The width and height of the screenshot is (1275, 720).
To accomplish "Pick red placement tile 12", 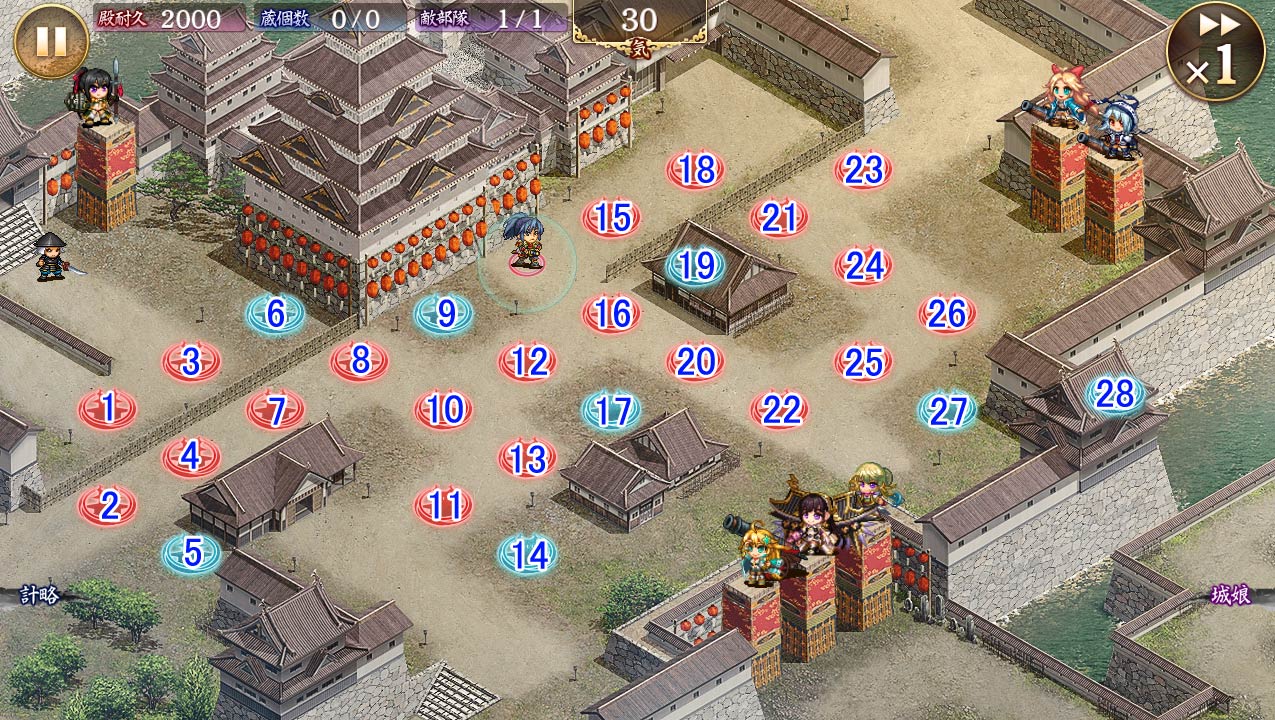I will click(528, 361).
